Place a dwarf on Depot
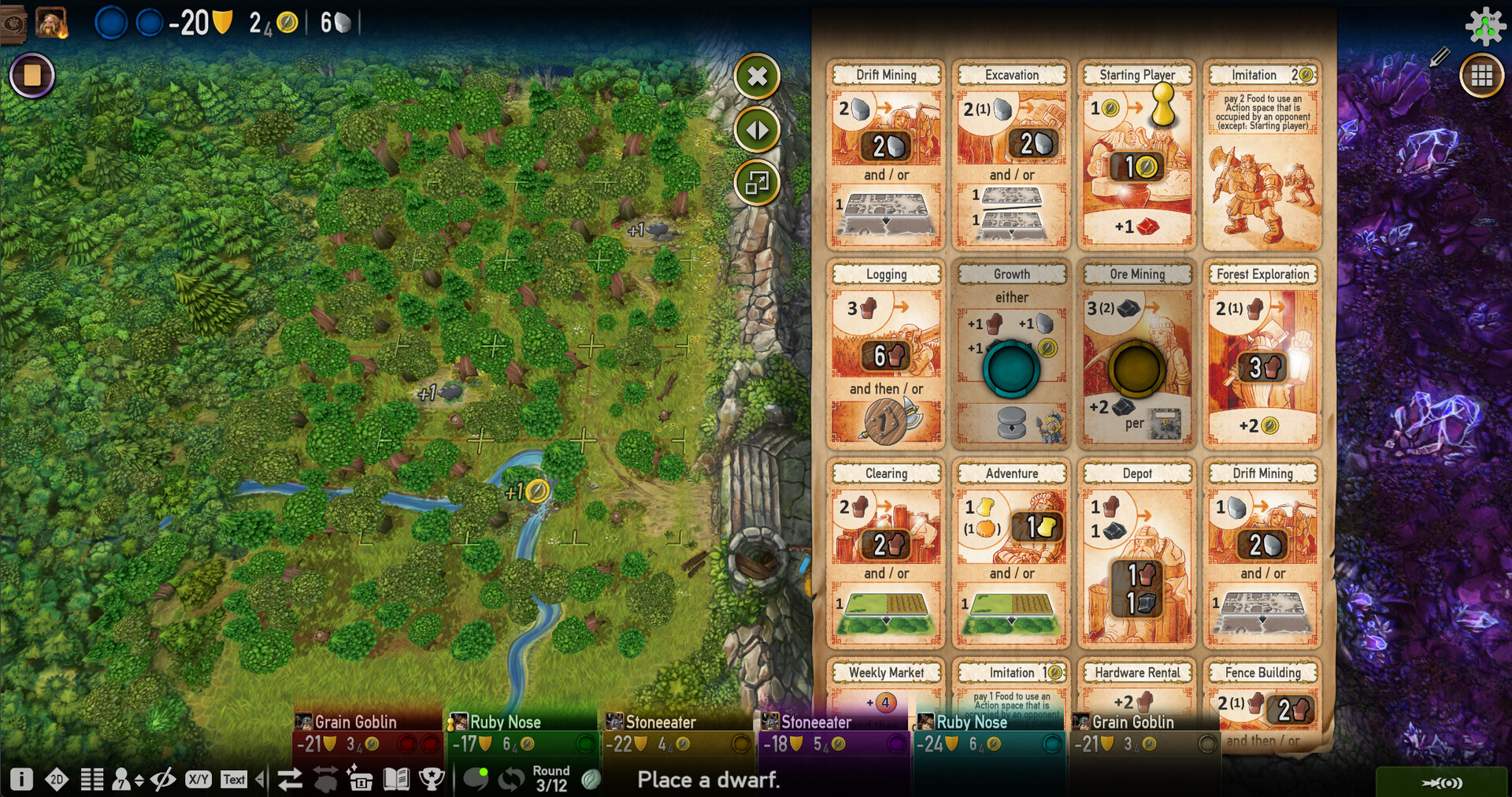 tap(1137, 554)
